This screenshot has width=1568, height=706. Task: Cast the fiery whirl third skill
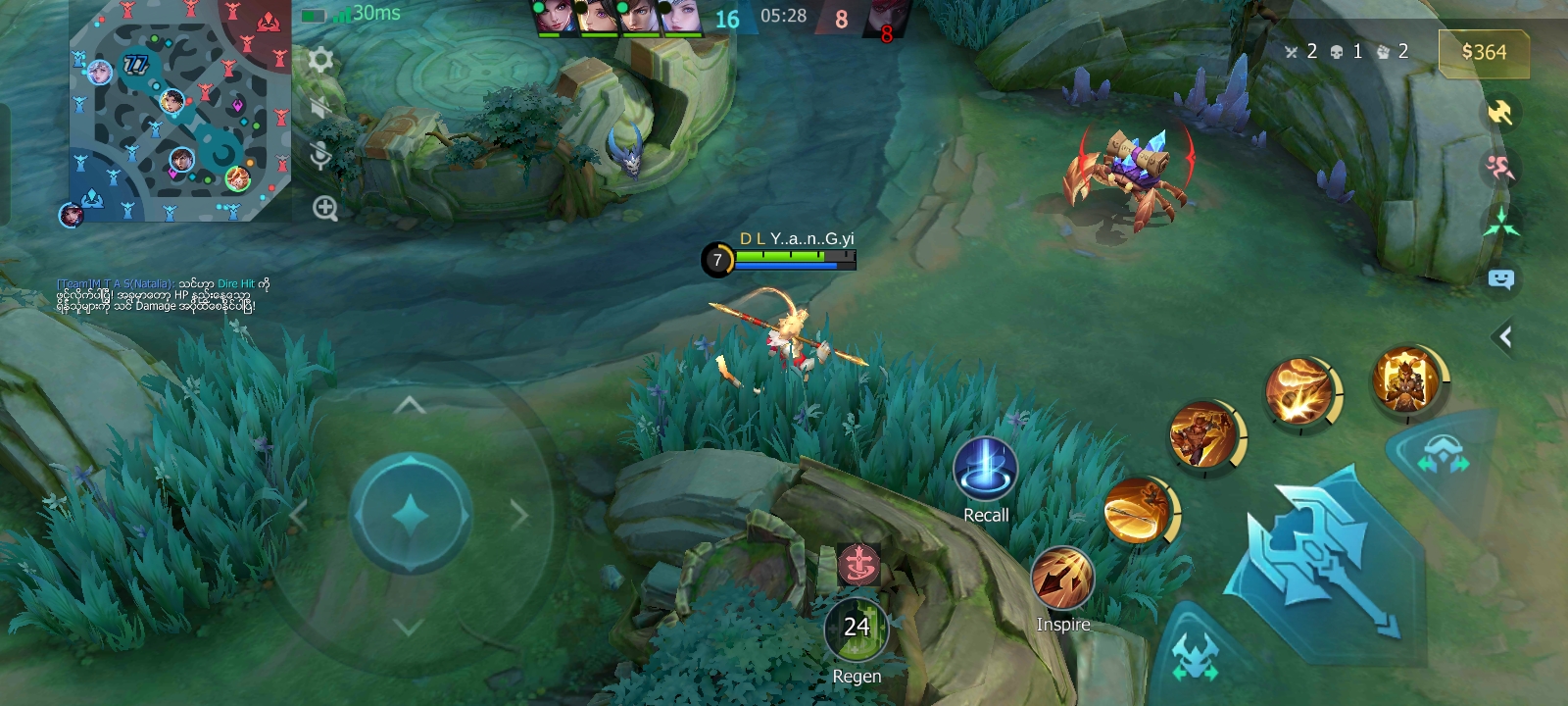click(x=1299, y=390)
